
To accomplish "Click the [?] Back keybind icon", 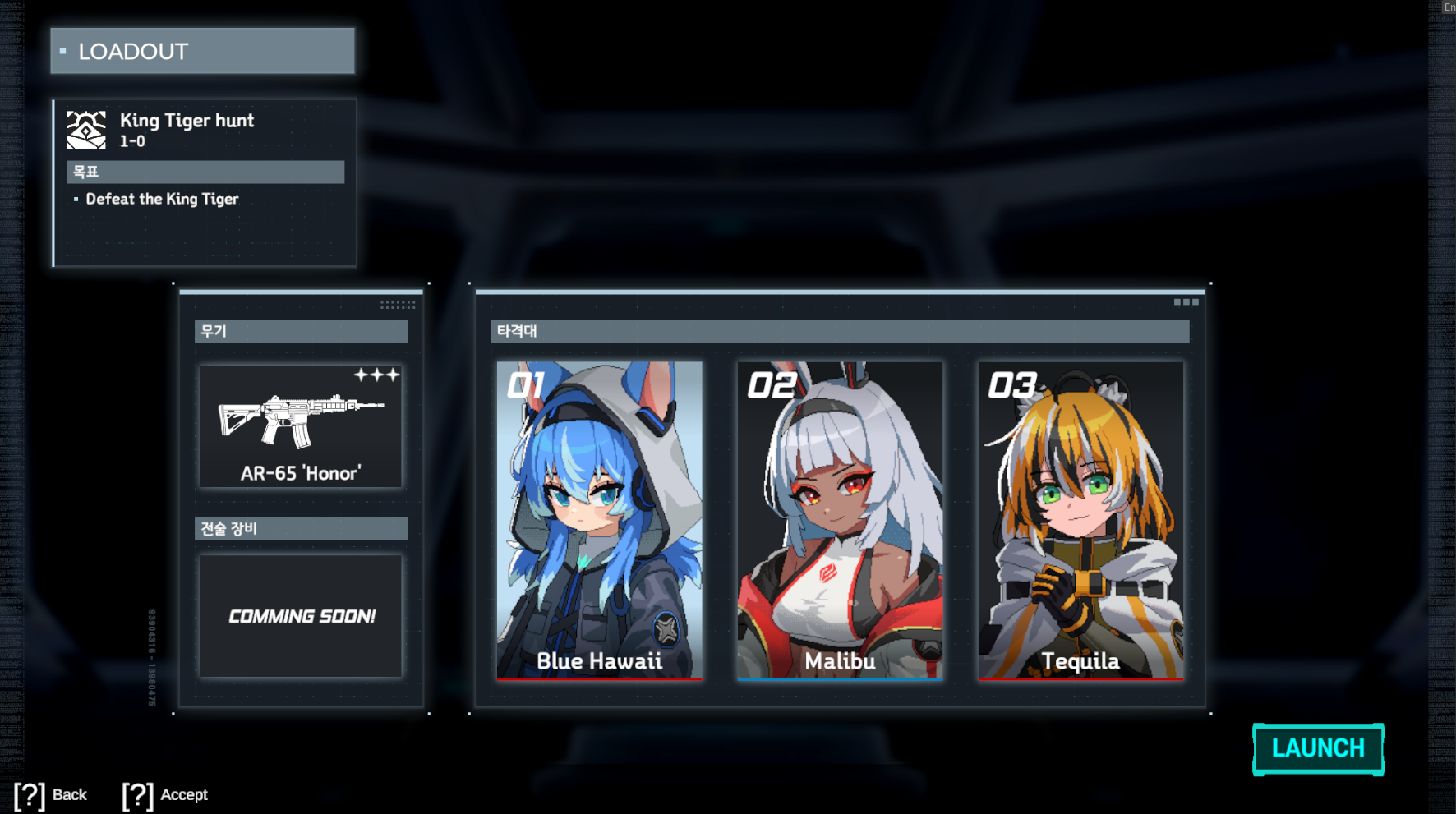I will (x=30, y=794).
